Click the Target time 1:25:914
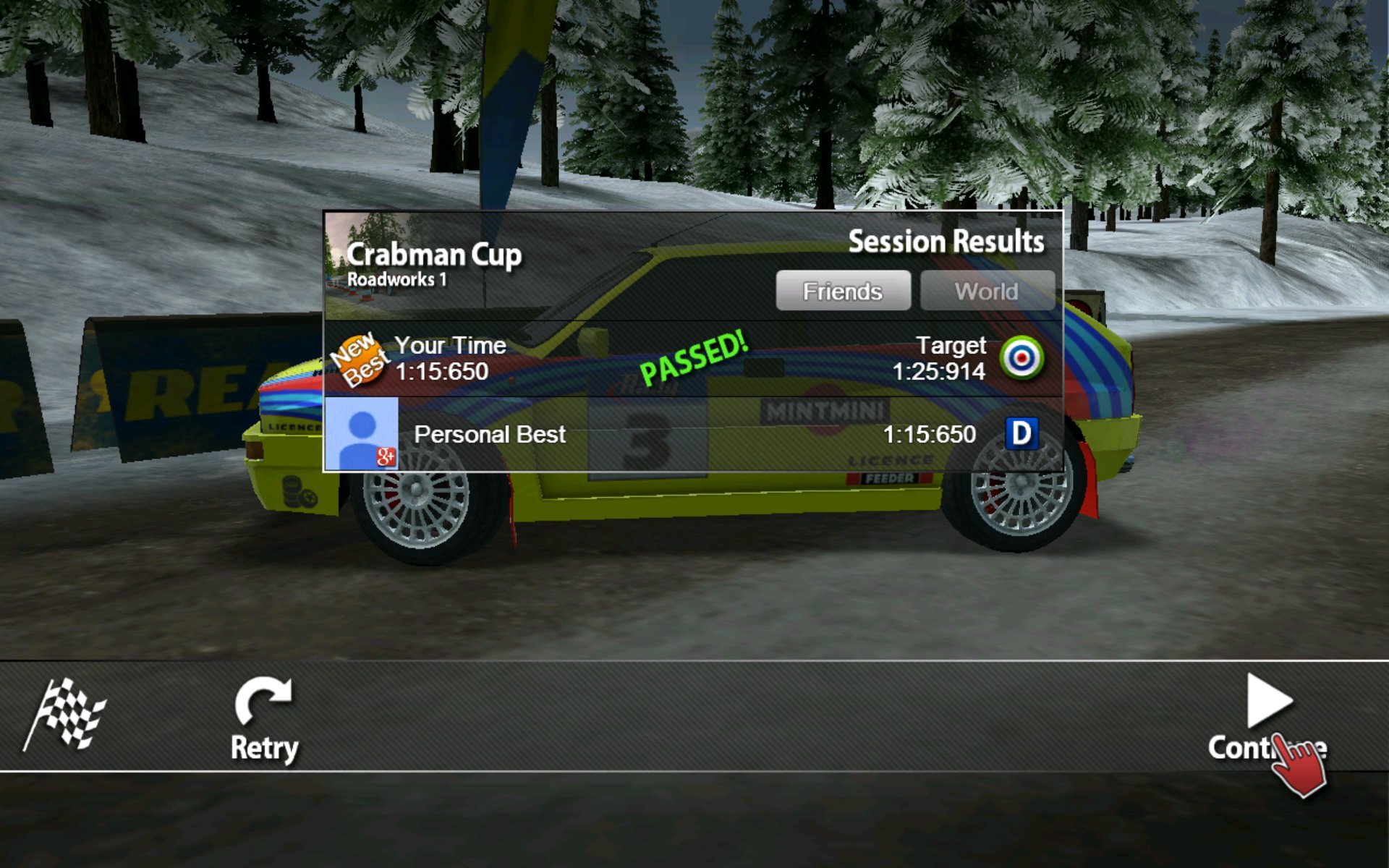Viewport: 1389px width, 868px height. [x=940, y=372]
